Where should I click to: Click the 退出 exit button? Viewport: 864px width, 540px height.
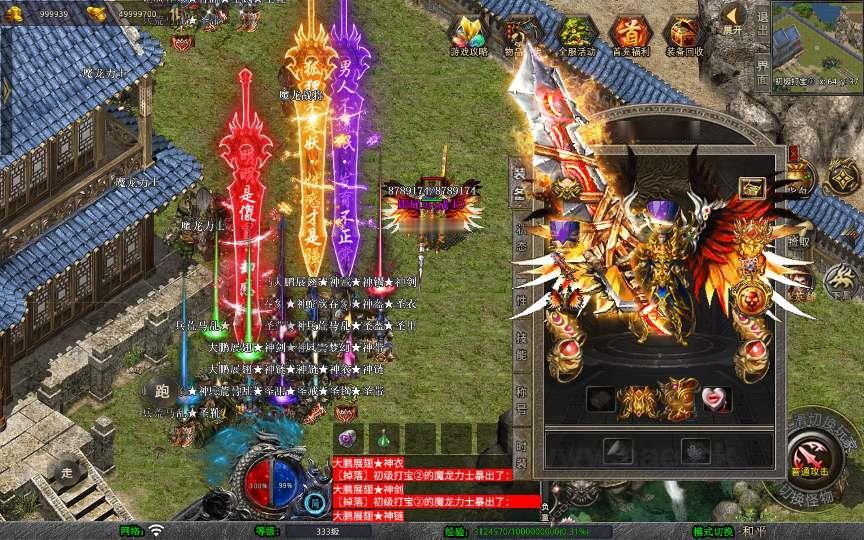click(764, 18)
